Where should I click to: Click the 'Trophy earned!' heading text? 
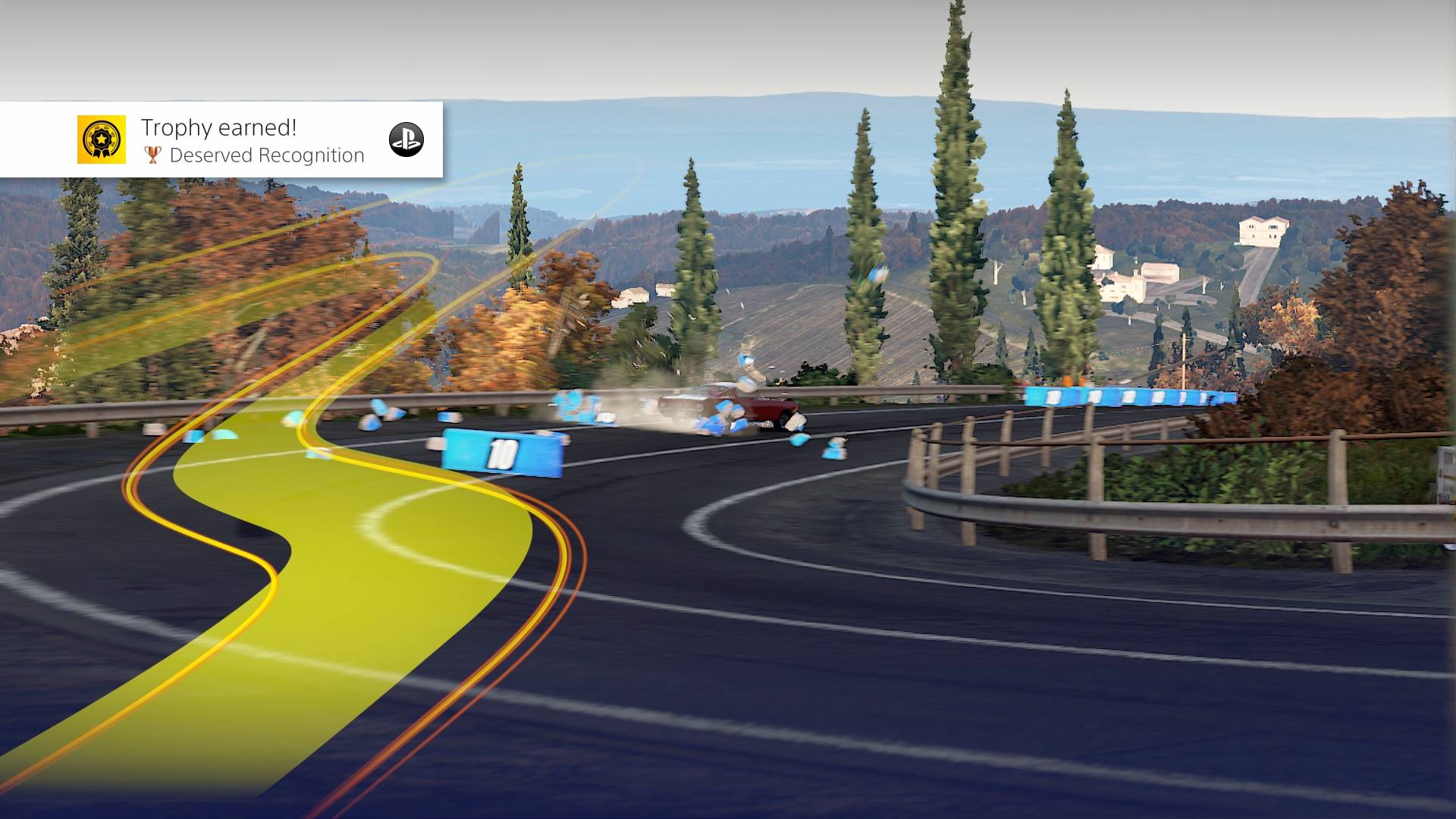tap(219, 127)
